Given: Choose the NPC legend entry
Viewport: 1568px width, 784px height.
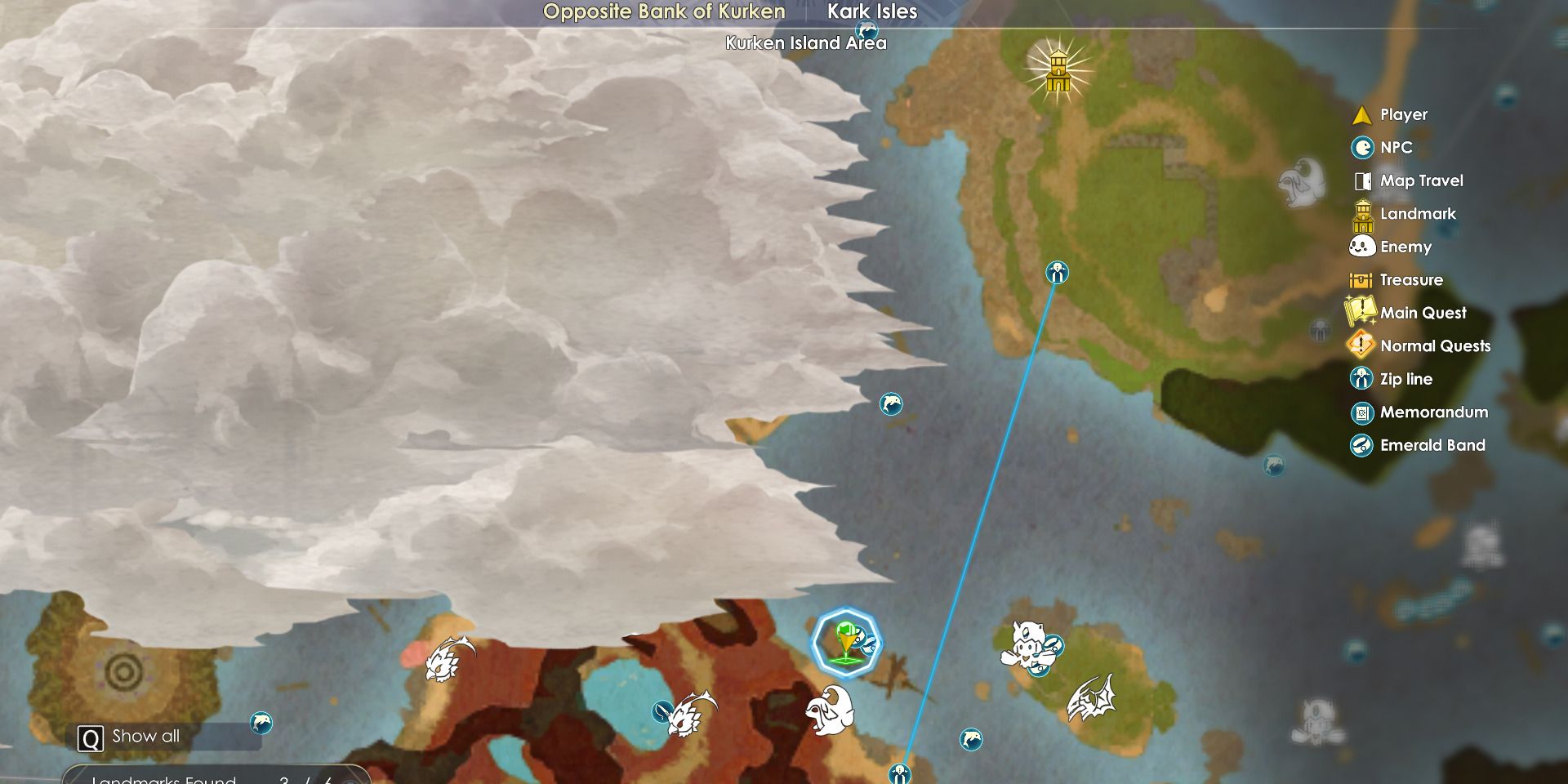Looking at the screenshot, I should click(1396, 148).
